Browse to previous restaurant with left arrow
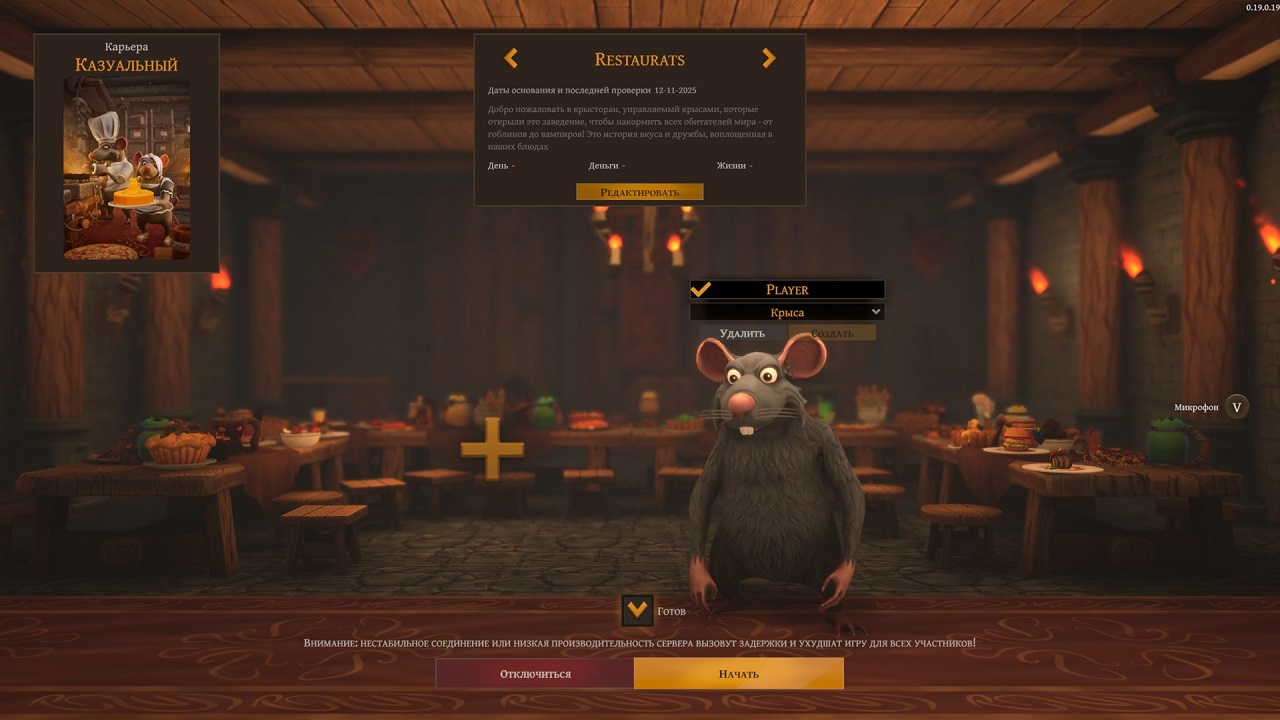 (x=511, y=58)
